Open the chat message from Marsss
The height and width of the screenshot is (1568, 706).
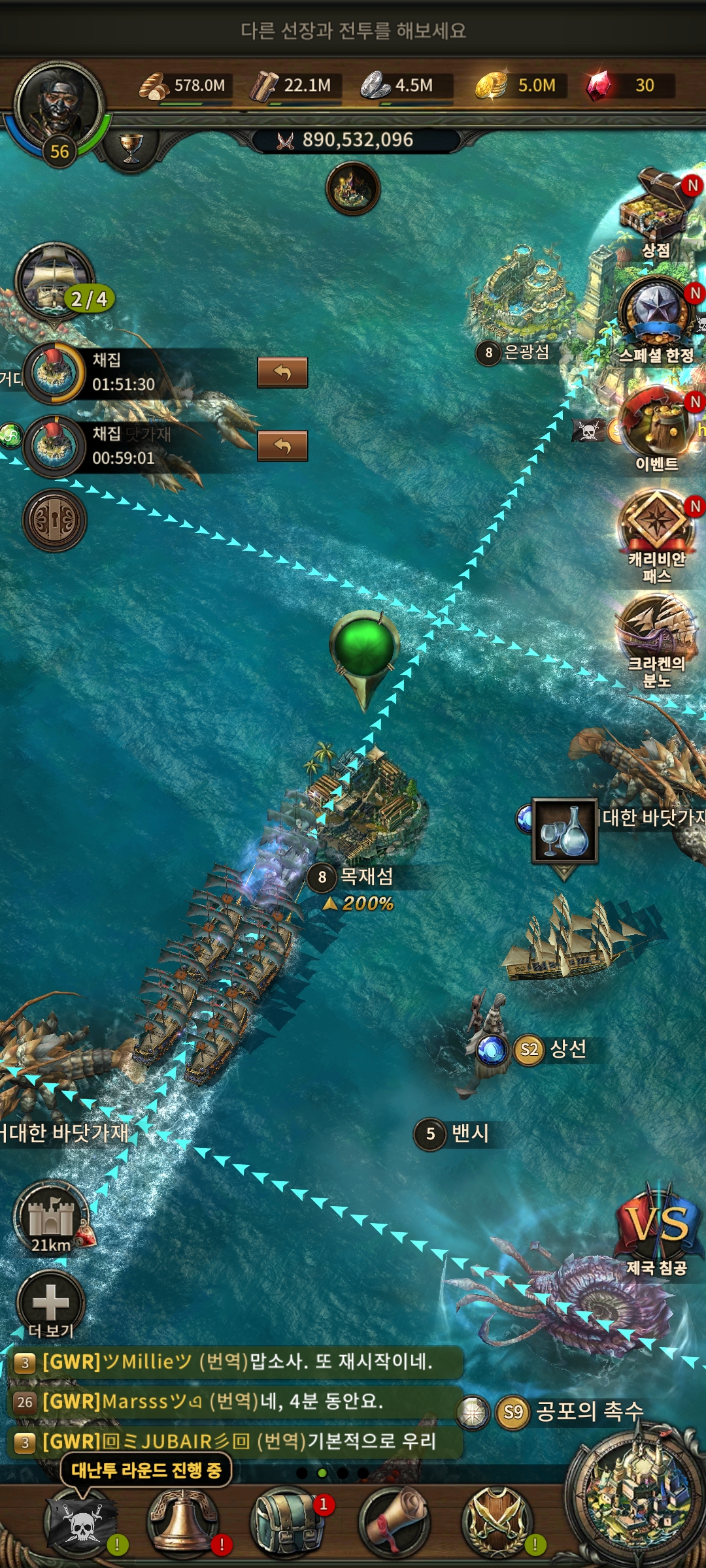click(x=235, y=1401)
